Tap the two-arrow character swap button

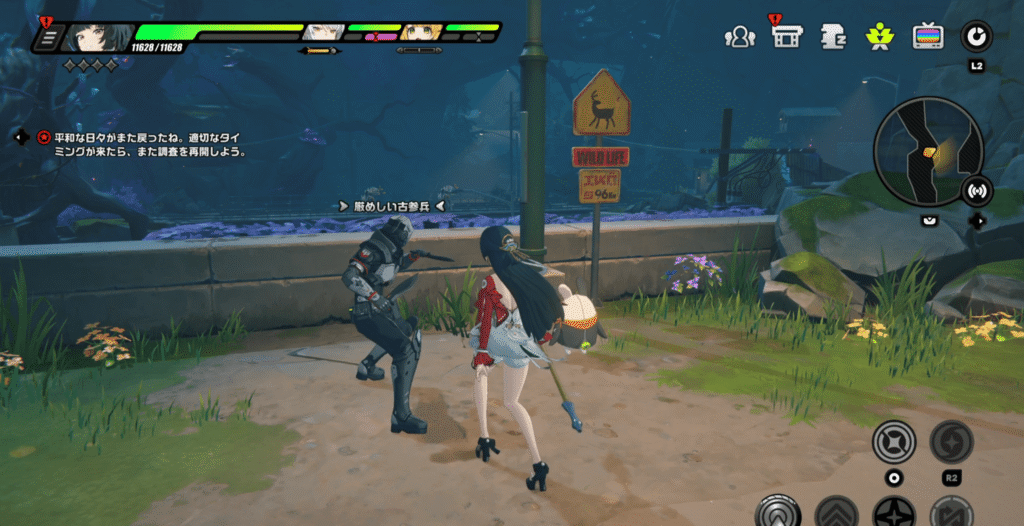[951, 514]
